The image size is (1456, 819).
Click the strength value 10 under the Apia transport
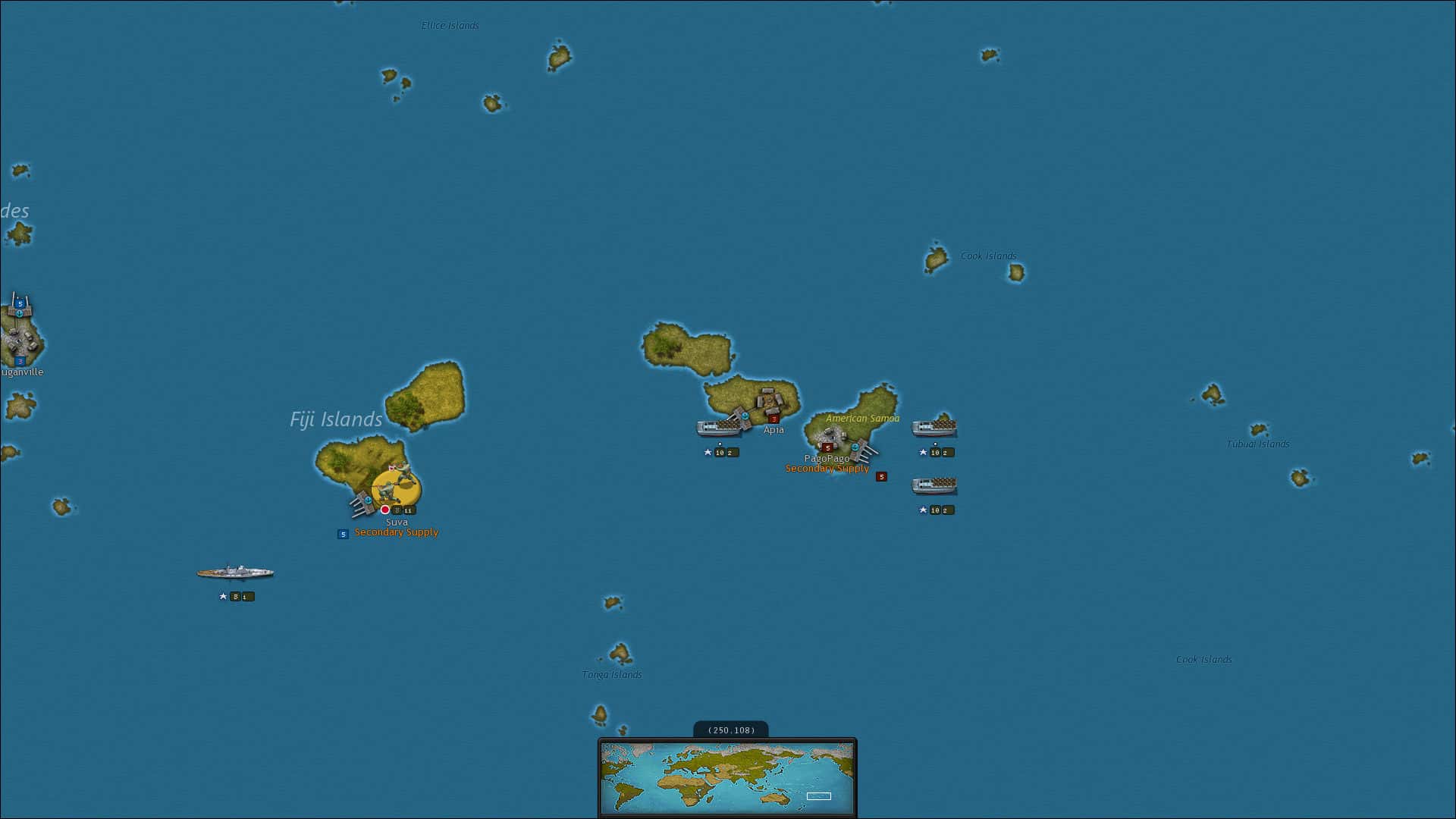[x=719, y=452]
